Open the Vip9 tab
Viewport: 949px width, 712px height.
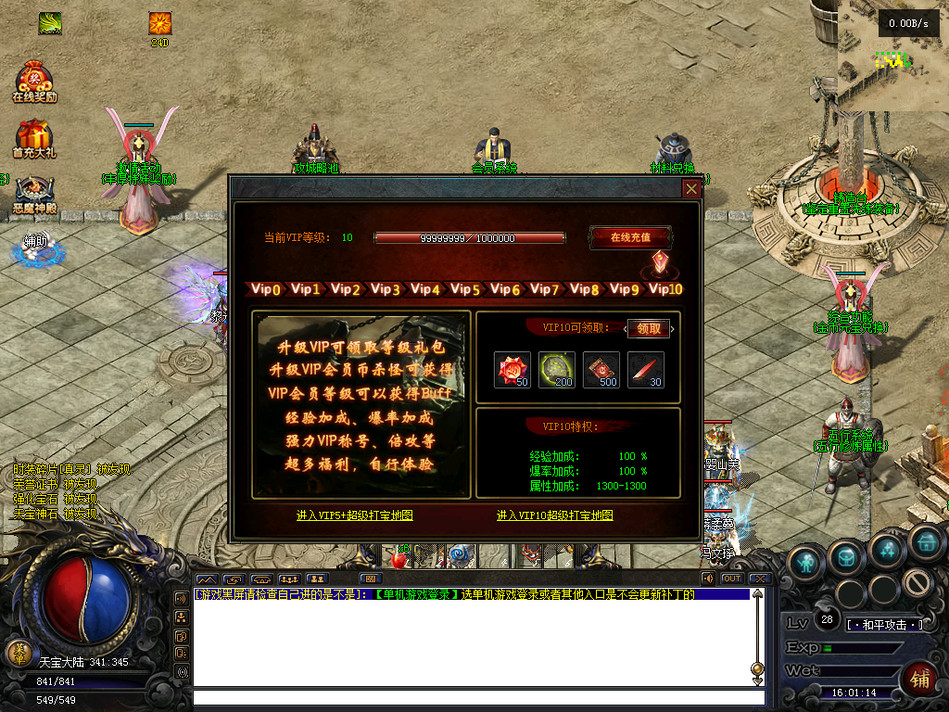click(624, 289)
